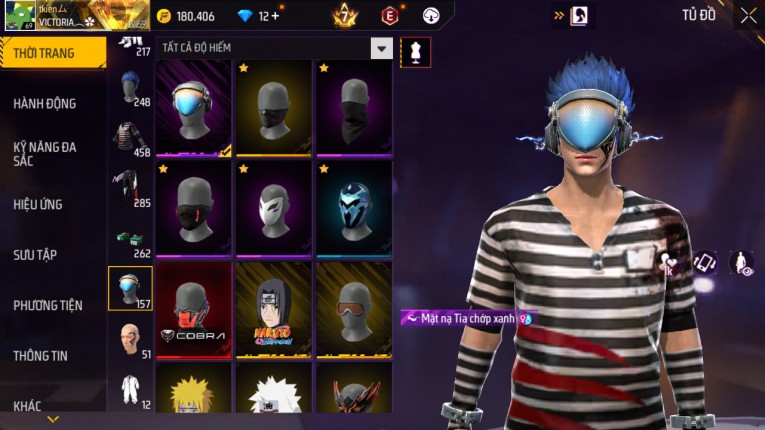Open the TẤT CẢ ĐỘ HIẾM rarity dropdown

[x=381, y=48]
